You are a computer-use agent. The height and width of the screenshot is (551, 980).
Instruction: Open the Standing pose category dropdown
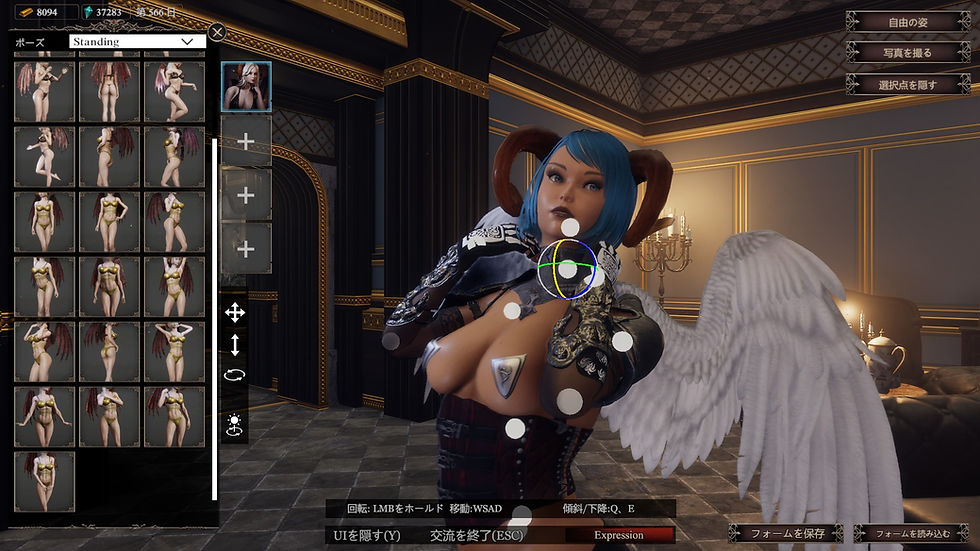(x=137, y=42)
